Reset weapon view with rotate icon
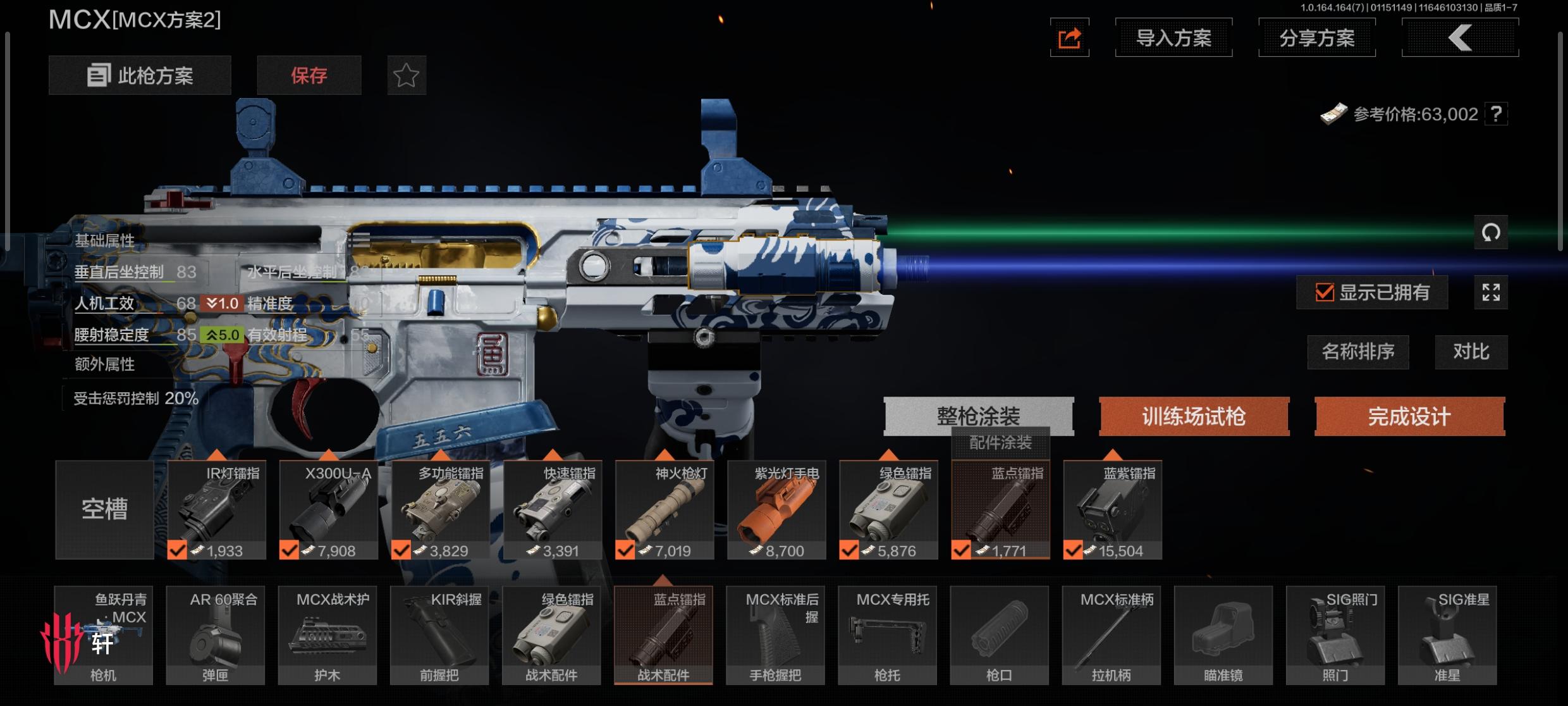 pyautogui.click(x=1490, y=232)
